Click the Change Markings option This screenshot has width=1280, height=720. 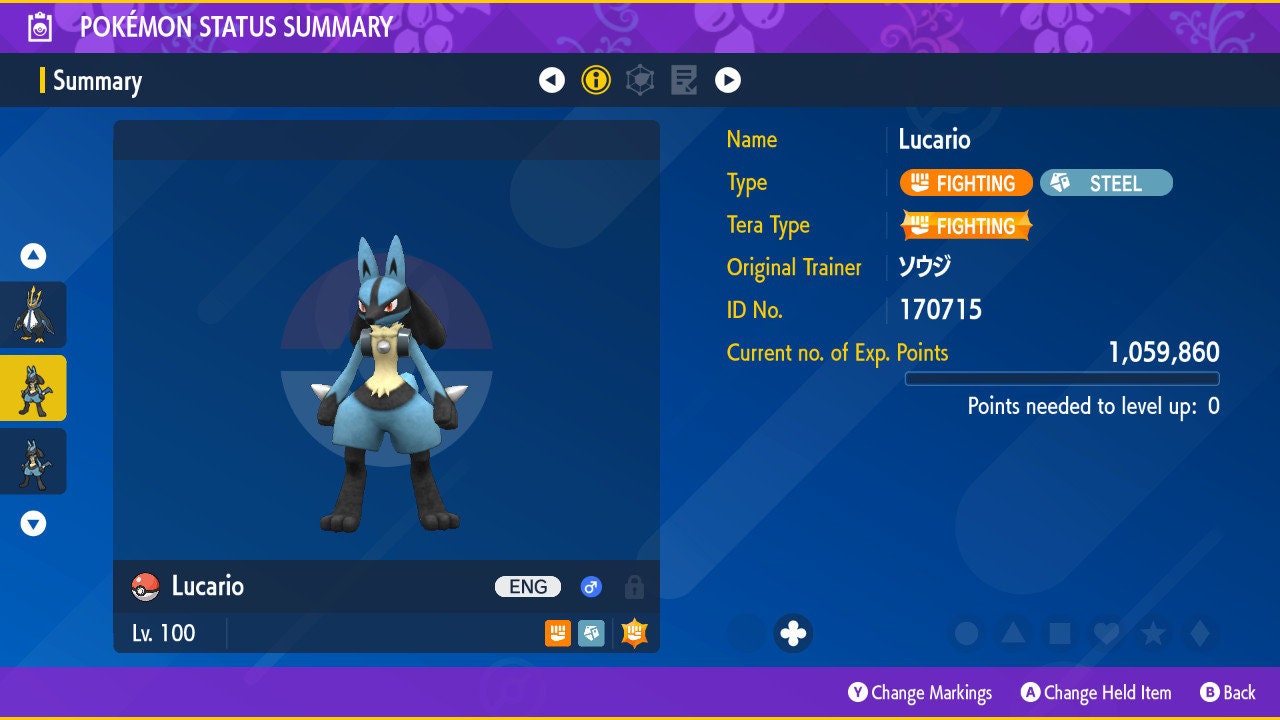tap(920, 692)
